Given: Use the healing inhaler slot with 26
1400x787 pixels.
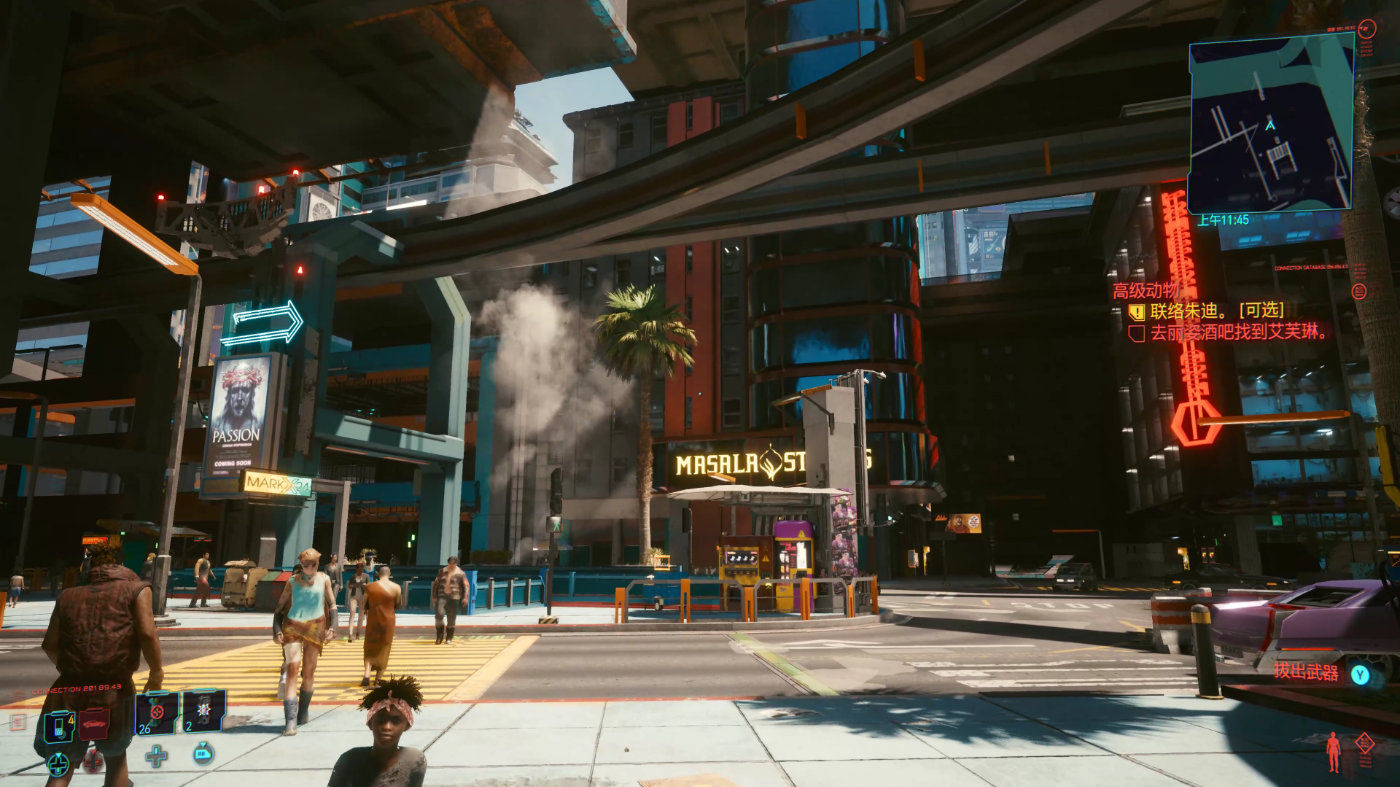Looking at the screenshot, I should pyautogui.click(x=157, y=712).
